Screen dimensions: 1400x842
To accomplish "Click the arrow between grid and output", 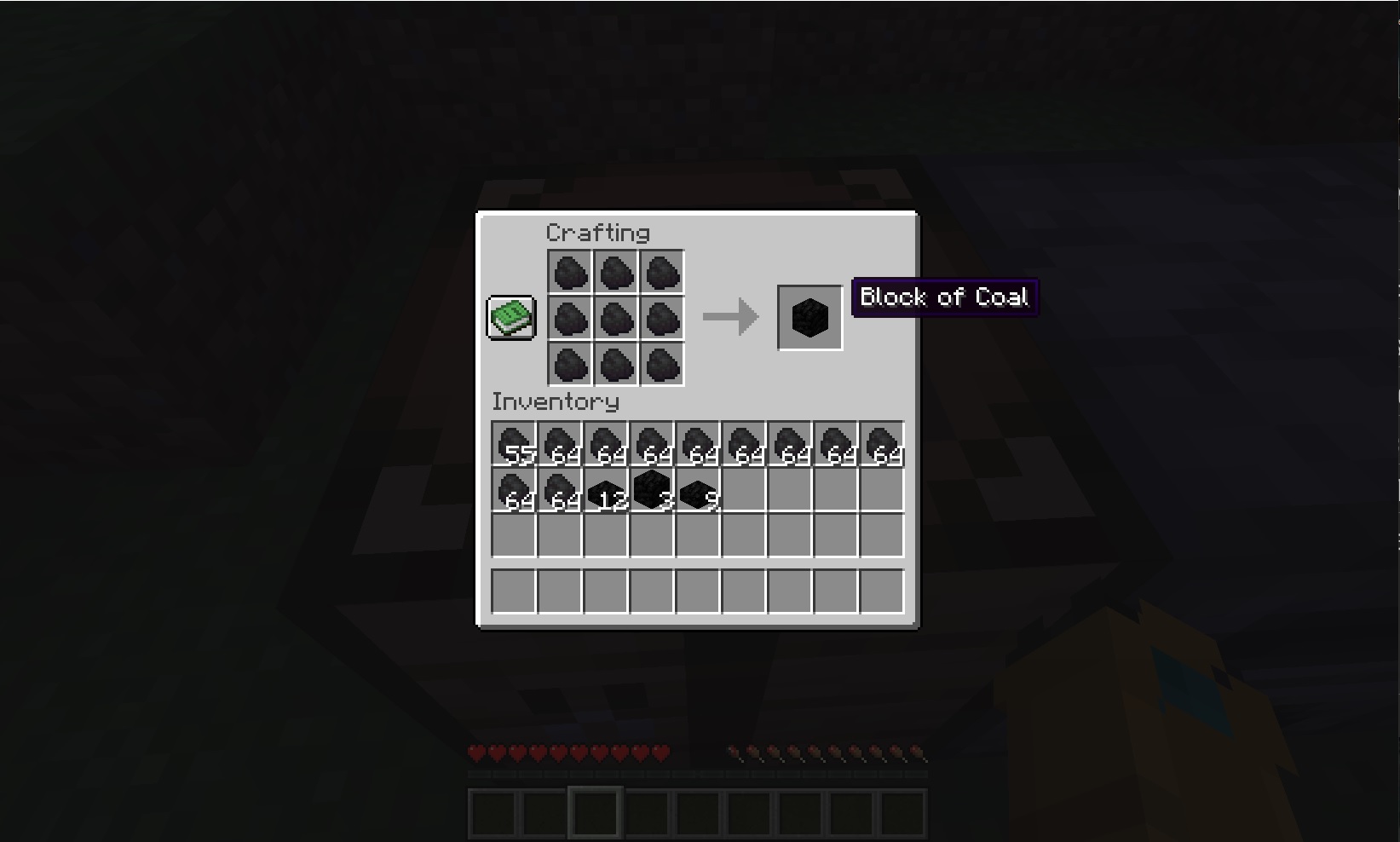I will point(730,317).
